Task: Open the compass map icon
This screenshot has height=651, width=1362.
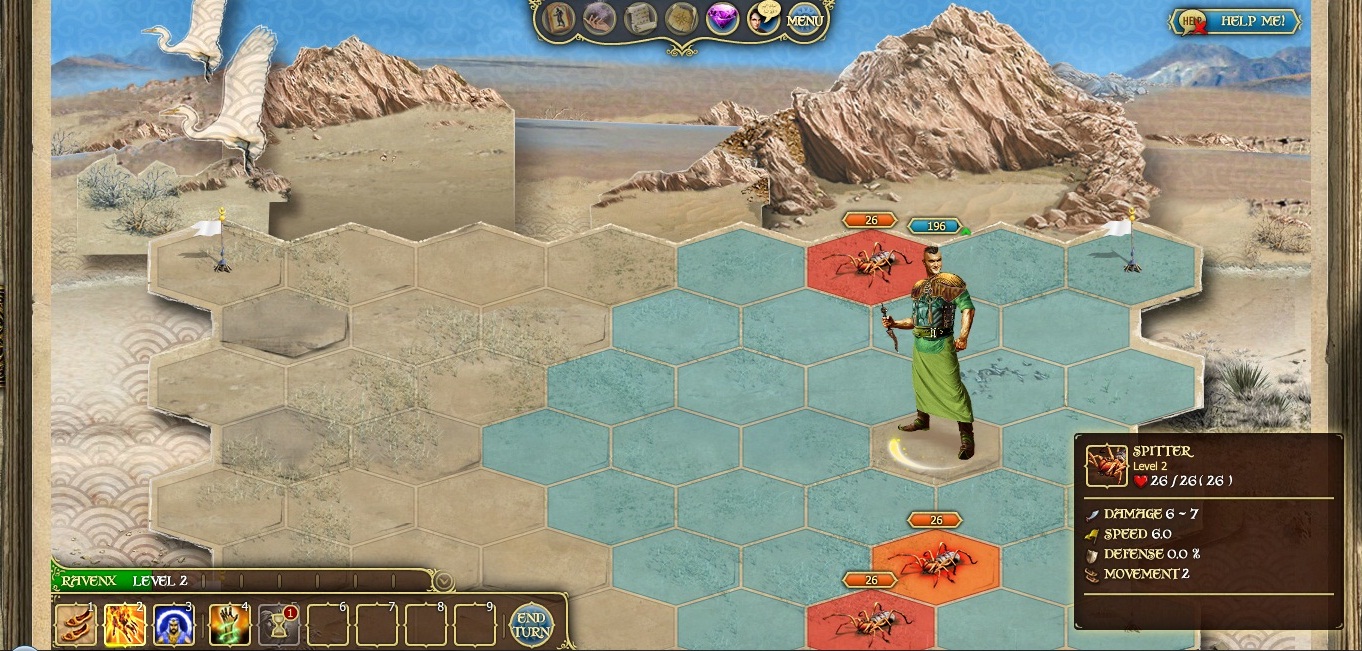Action: pos(681,19)
